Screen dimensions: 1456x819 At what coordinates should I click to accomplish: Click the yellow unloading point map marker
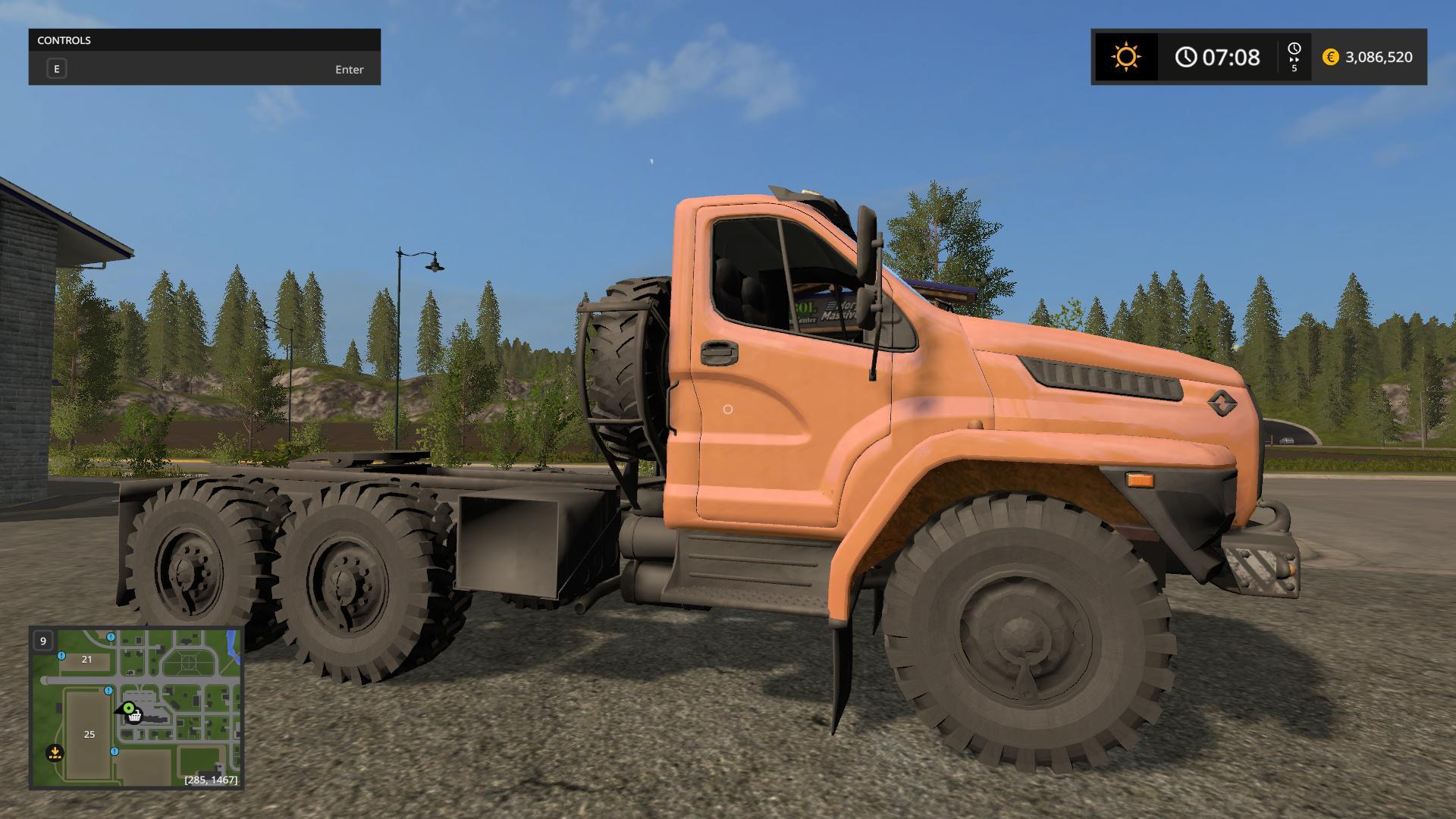[x=55, y=753]
